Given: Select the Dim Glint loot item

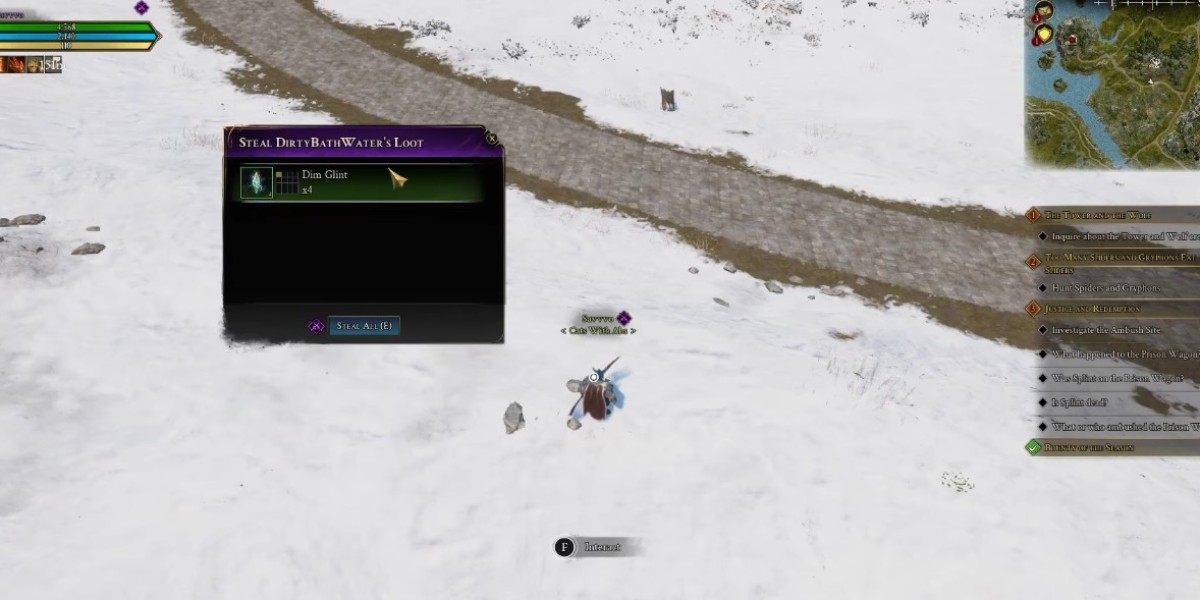Looking at the screenshot, I should click(x=257, y=182).
